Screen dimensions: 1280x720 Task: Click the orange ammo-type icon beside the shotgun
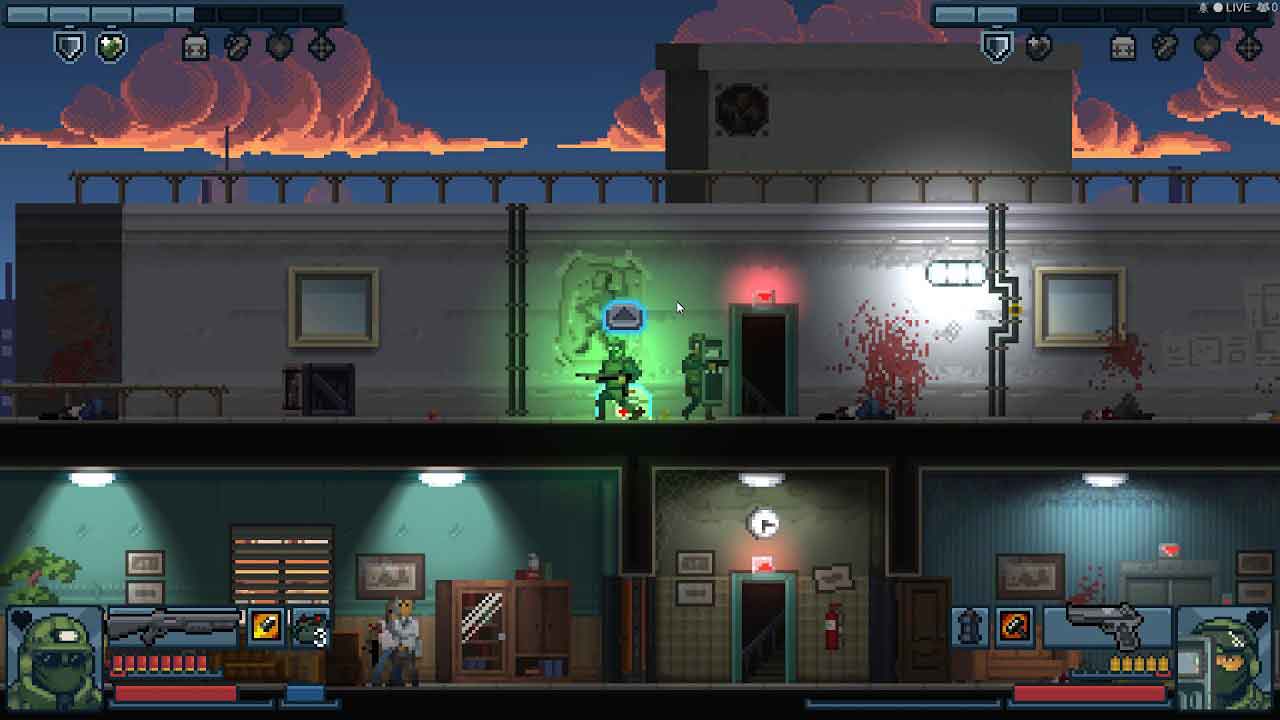266,626
